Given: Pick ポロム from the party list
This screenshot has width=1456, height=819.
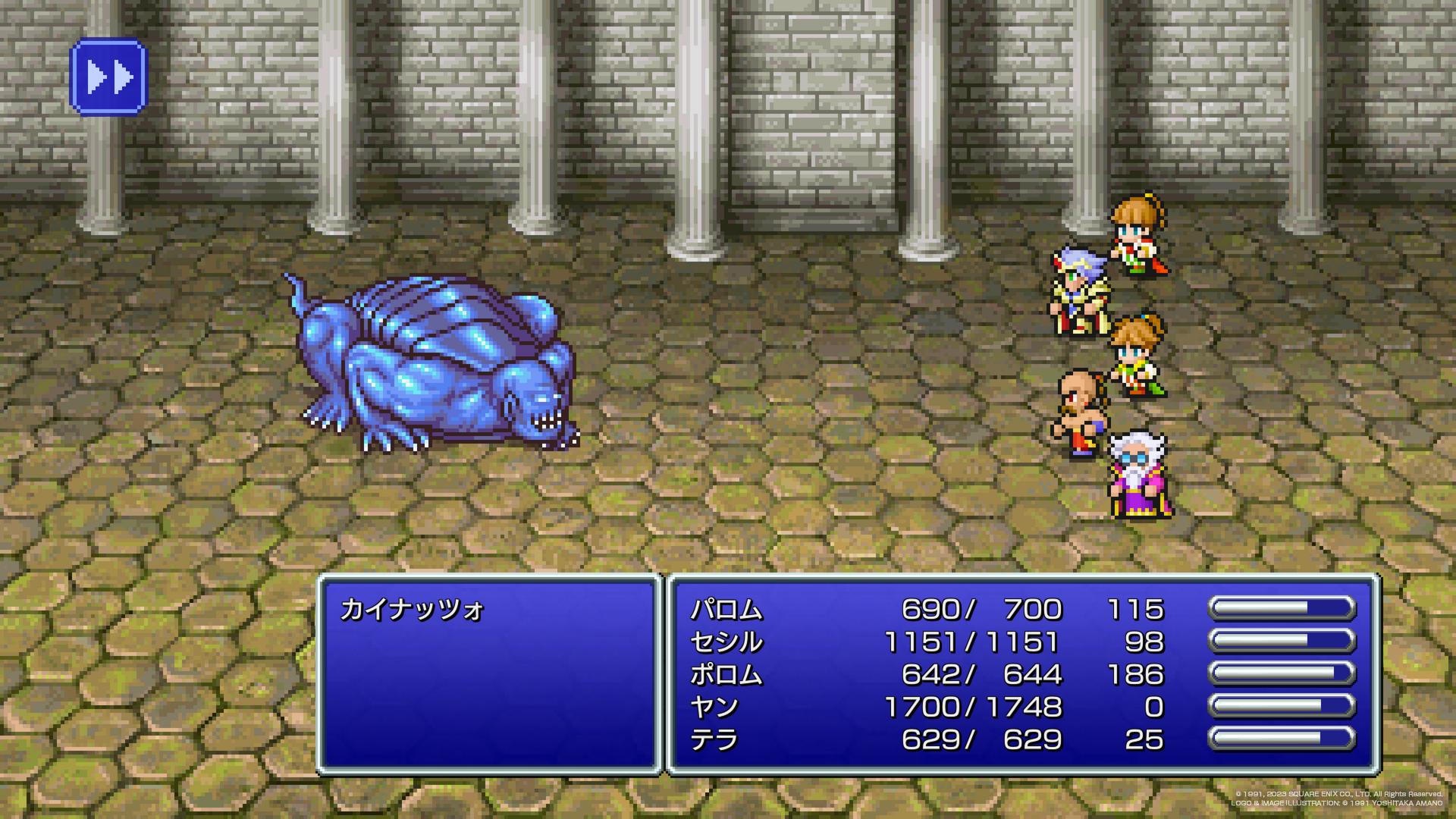Looking at the screenshot, I should [x=726, y=675].
